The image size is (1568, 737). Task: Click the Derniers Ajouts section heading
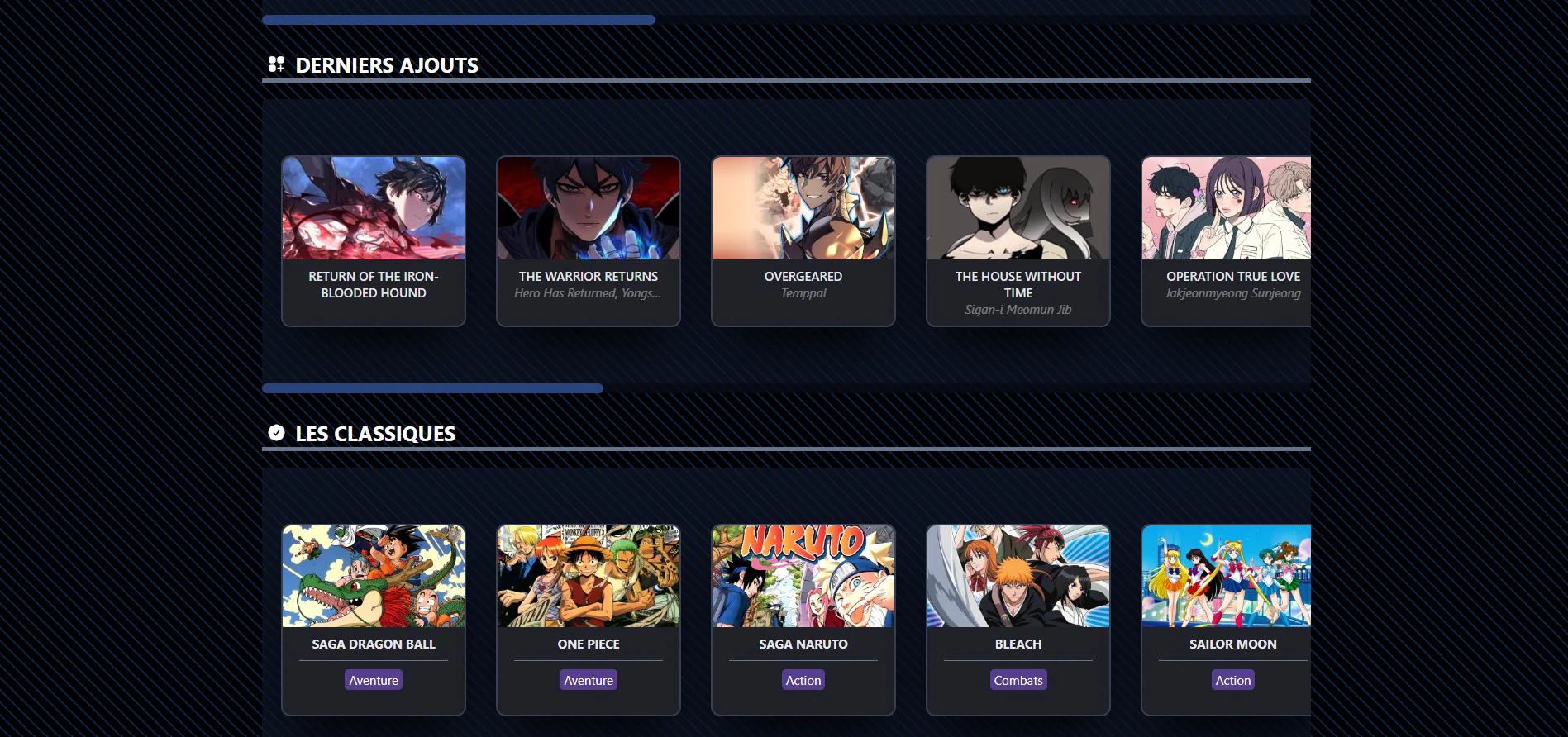click(x=386, y=65)
